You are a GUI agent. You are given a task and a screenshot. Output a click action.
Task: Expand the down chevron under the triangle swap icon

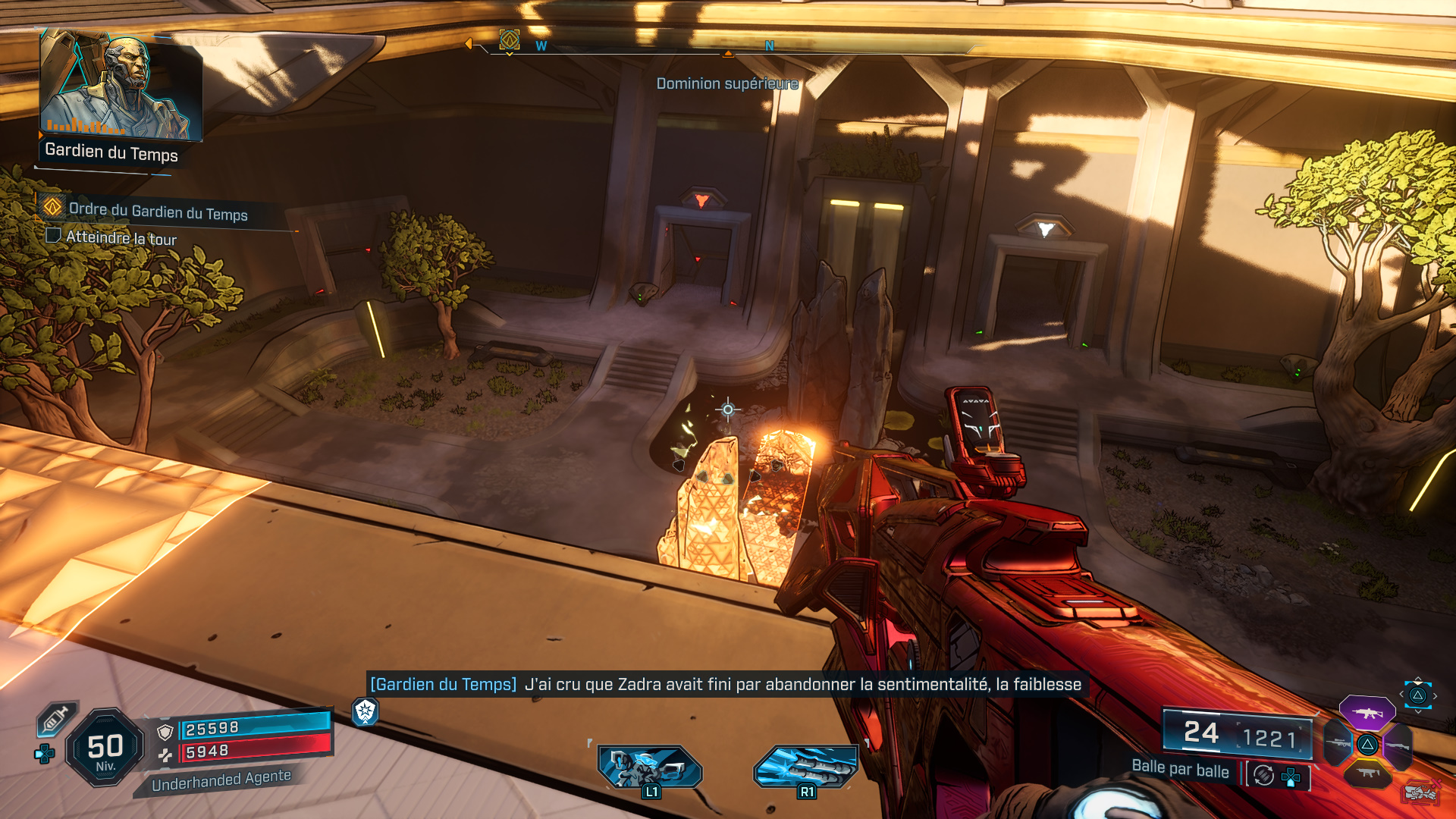point(1417,711)
